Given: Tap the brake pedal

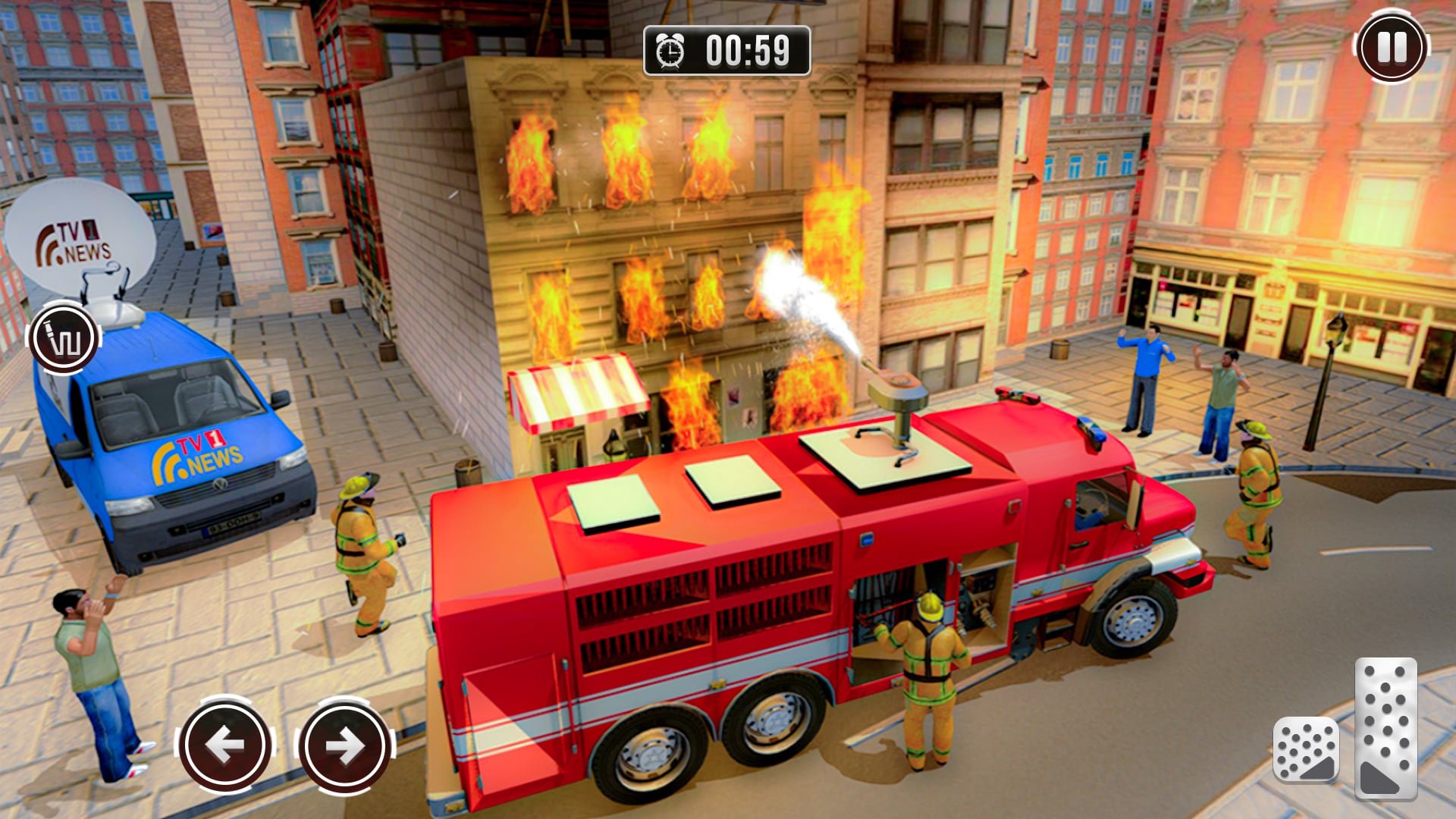Looking at the screenshot, I should pos(1305,749).
